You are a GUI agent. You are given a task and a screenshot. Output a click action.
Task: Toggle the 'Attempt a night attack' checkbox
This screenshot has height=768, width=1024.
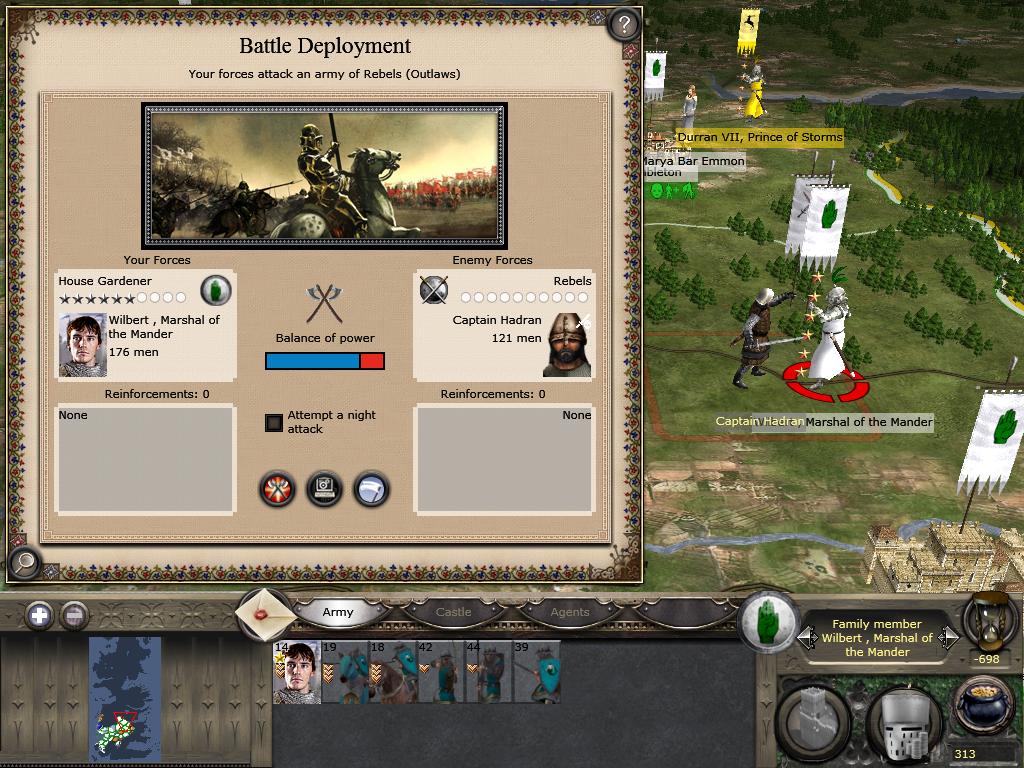pos(274,422)
